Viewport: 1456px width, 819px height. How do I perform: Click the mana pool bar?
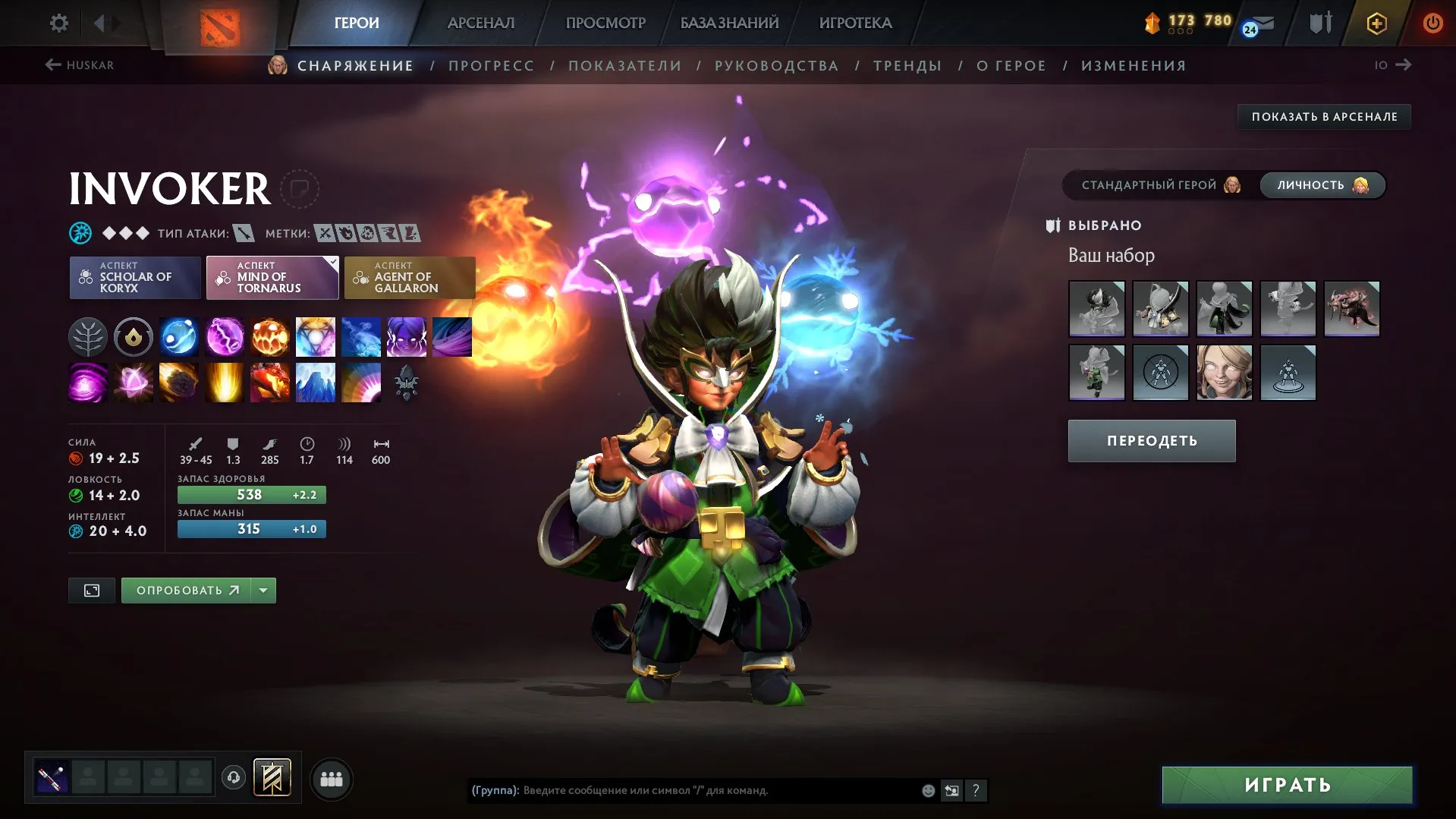(x=251, y=529)
